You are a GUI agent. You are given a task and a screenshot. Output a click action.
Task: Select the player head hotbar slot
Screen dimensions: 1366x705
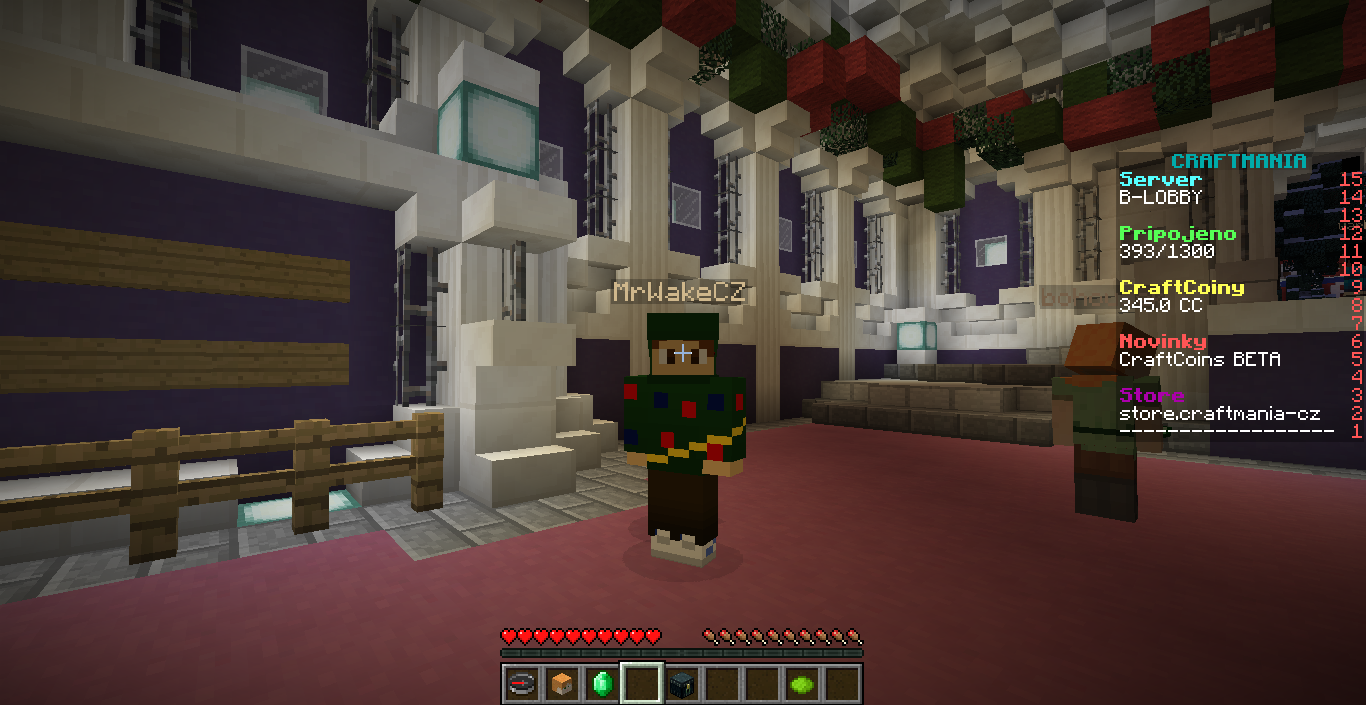tap(562, 684)
